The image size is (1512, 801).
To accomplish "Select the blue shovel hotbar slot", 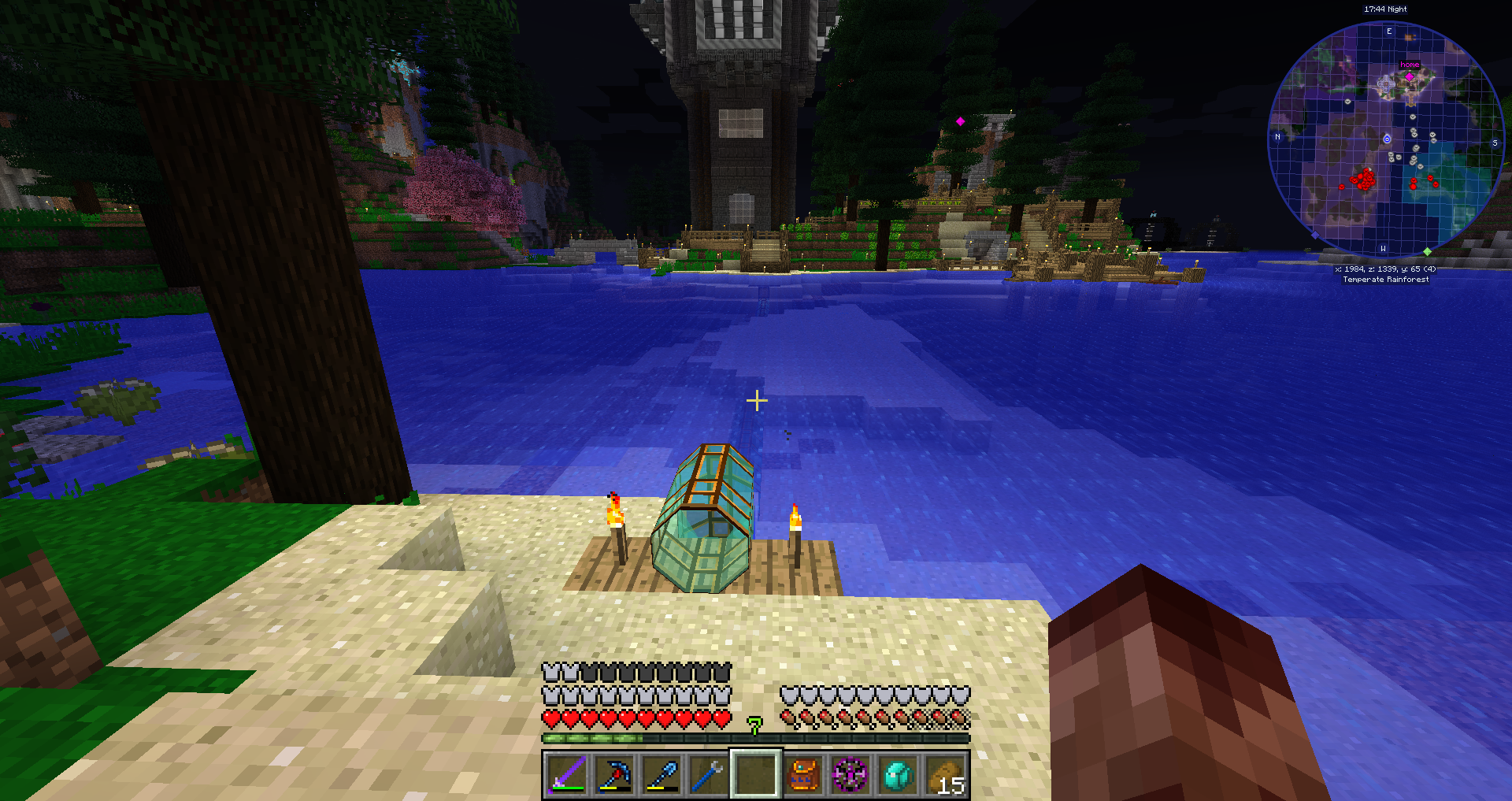I will pyautogui.click(x=661, y=775).
